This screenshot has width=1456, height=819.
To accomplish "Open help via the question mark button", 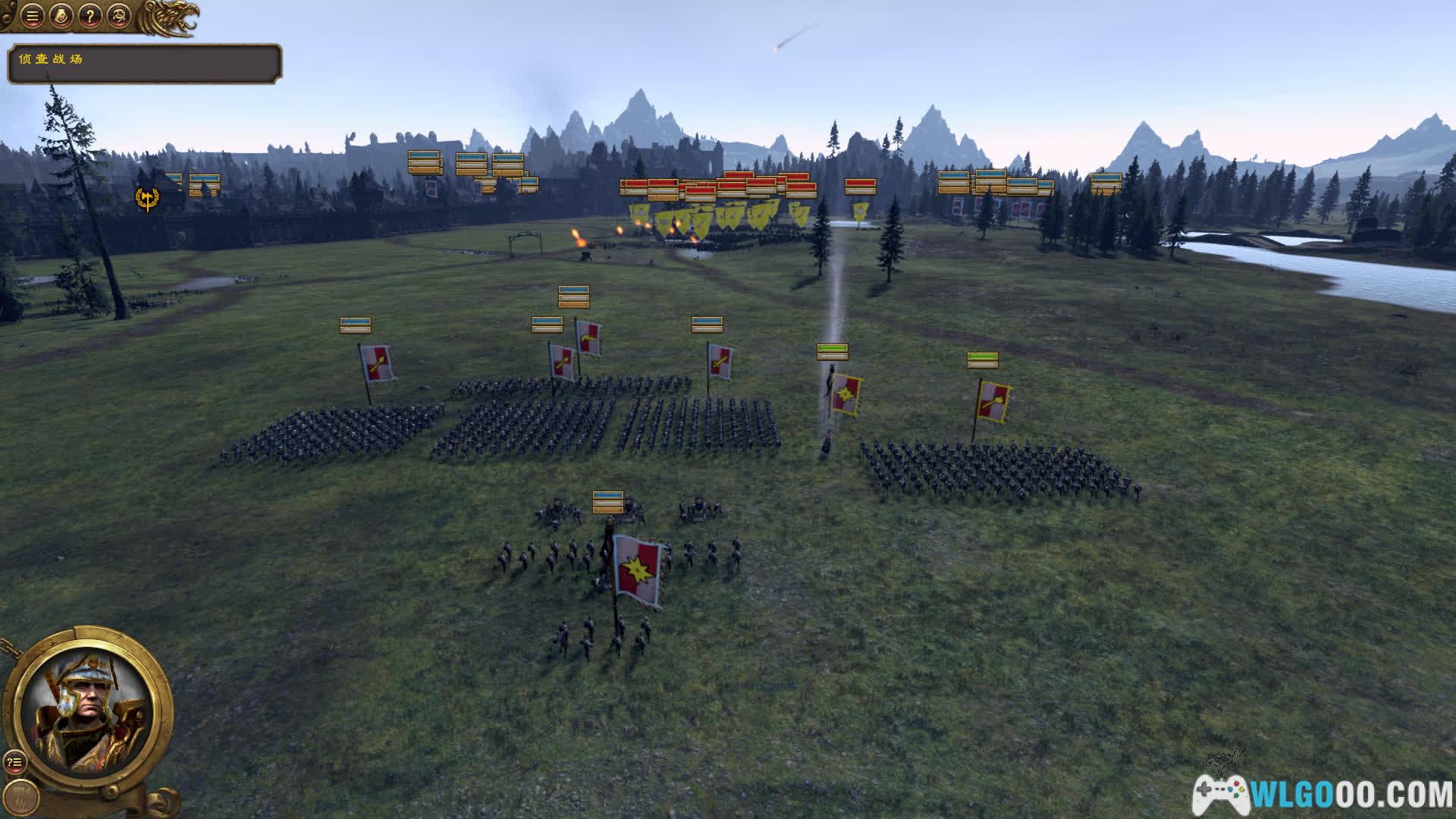I will click(89, 16).
